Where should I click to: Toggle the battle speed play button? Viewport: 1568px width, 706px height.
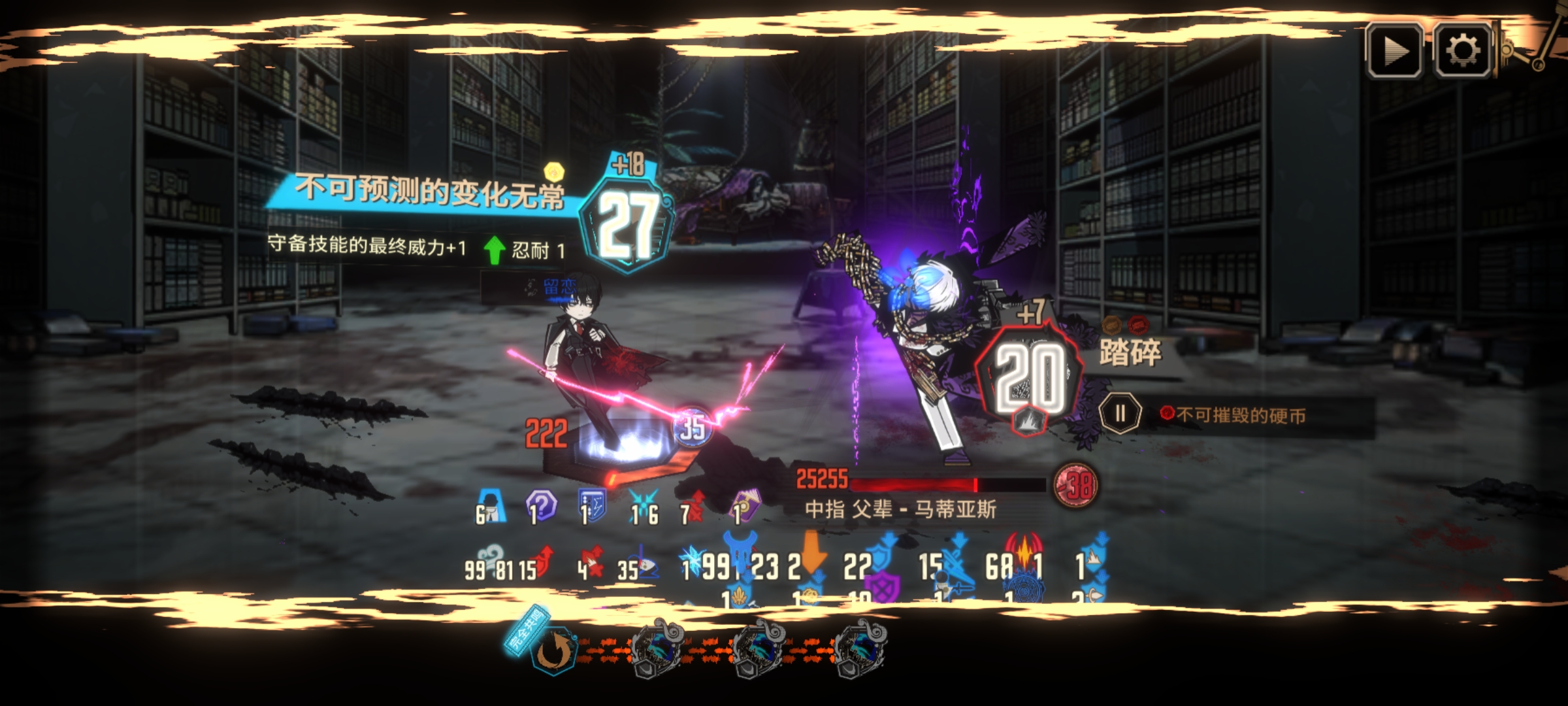(x=1395, y=51)
